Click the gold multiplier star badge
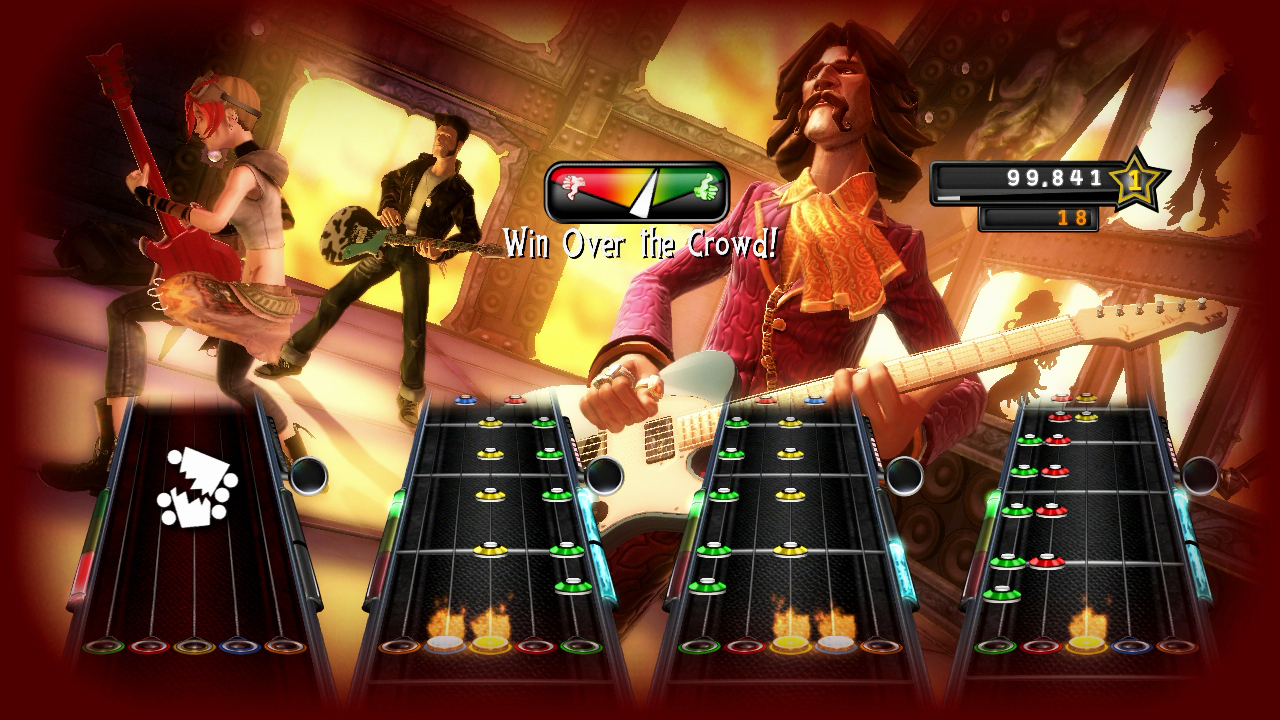The width and height of the screenshot is (1280, 720). click(1136, 182)
